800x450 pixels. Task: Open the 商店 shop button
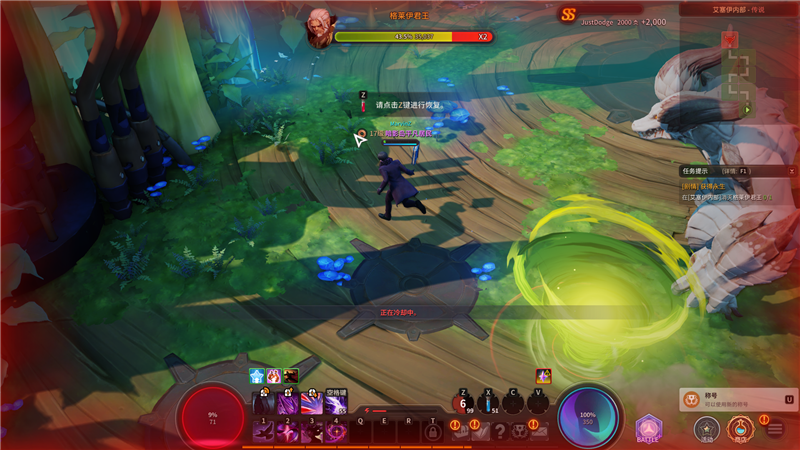click(x=740, y=429)
